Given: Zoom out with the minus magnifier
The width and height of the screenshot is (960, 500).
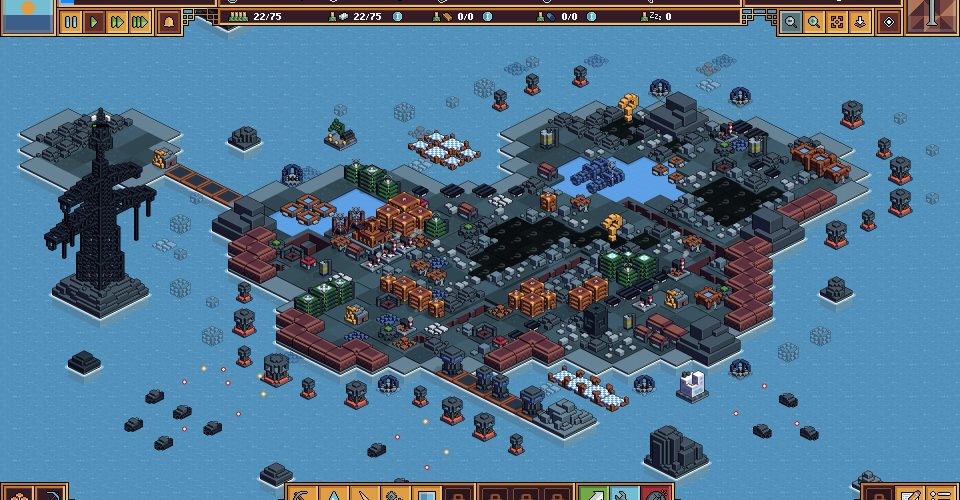Looking at the screenshot, I should 791,21.
